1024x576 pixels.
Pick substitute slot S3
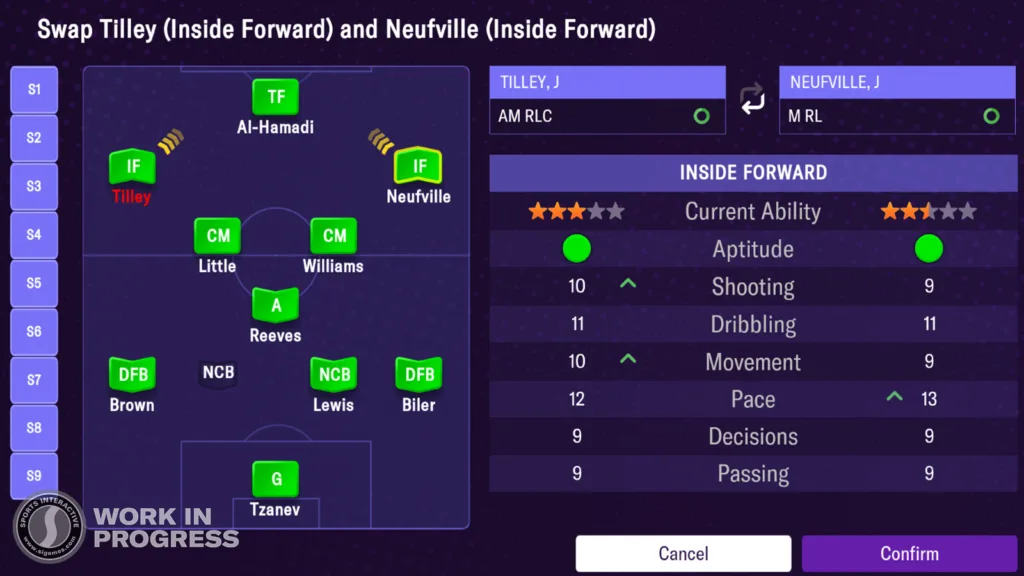click(34, 186)
